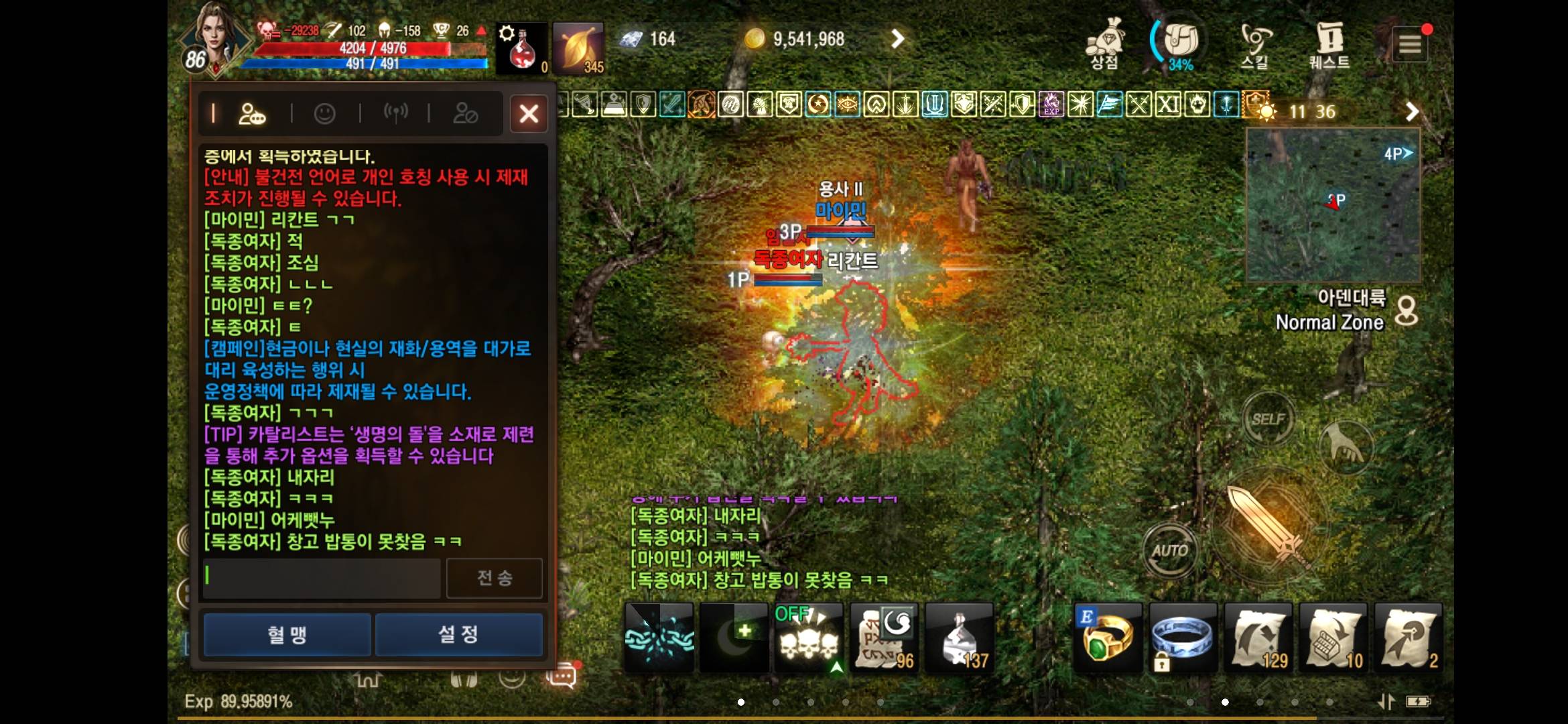Toggle the OFF skull PK mode
The image size is (1568, 724).
click(809, 633)
